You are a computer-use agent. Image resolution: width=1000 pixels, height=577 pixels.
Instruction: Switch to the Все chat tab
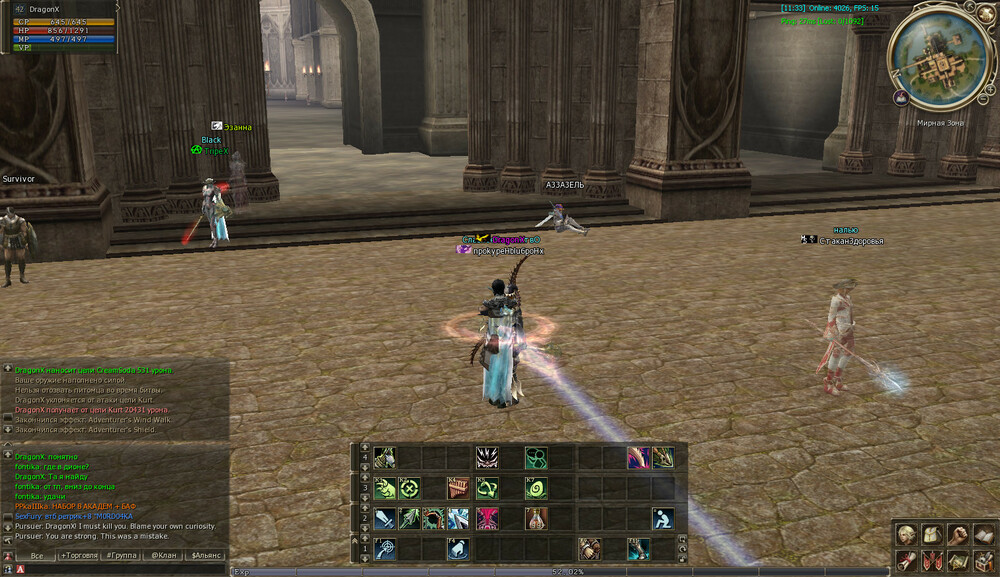pyautogui.click(x=37, y=555)
